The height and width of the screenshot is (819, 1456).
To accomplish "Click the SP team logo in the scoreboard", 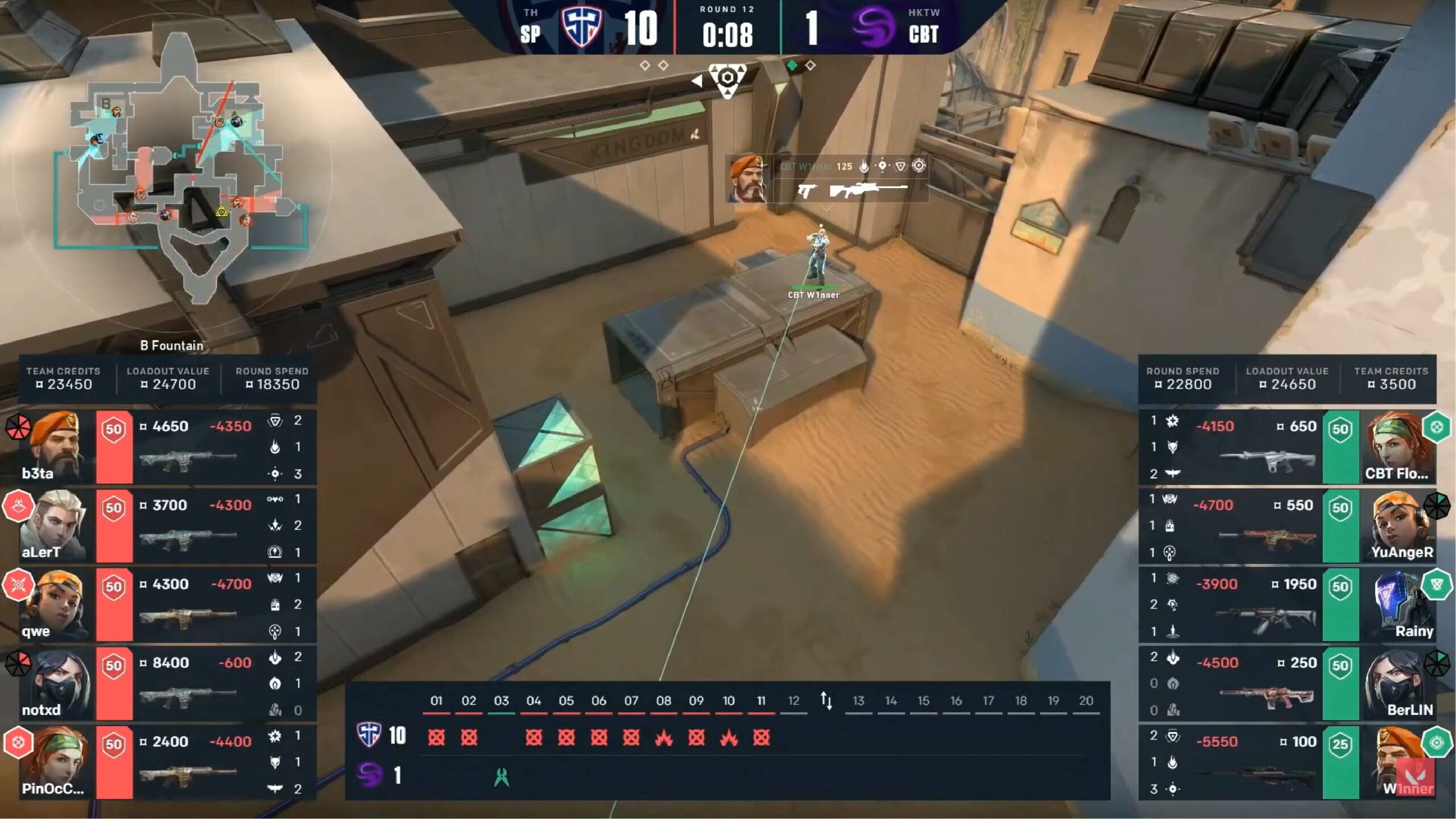I will tap(581, 27).
